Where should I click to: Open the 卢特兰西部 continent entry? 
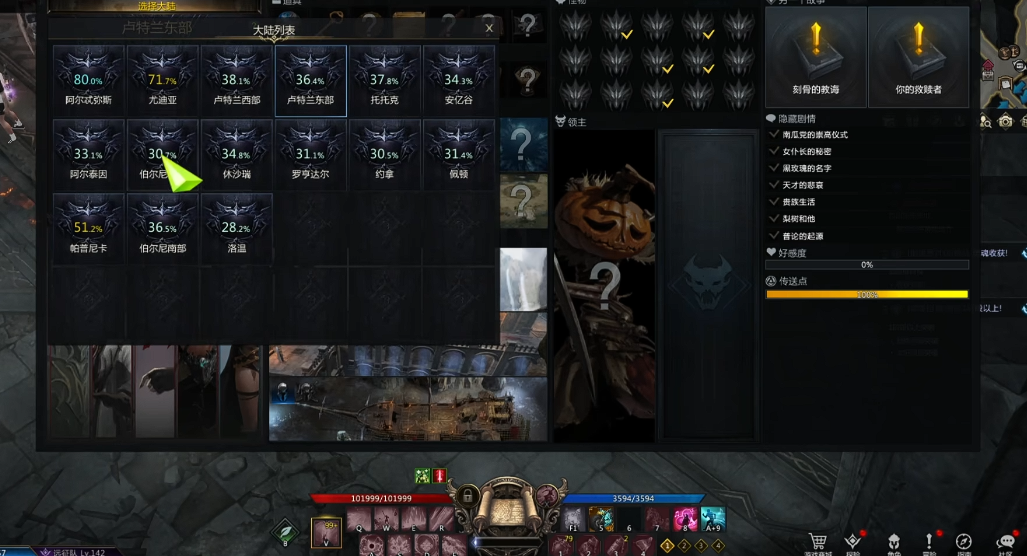(x=237, y=80)
